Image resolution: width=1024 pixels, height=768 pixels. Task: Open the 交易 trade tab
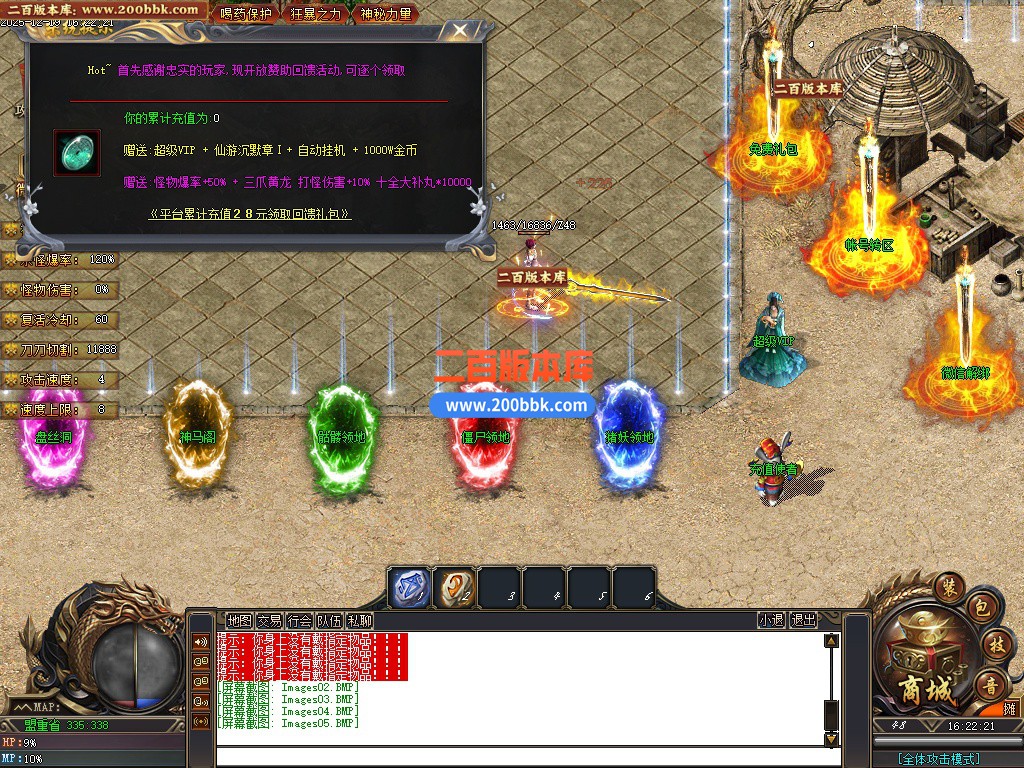coord(269,620)
